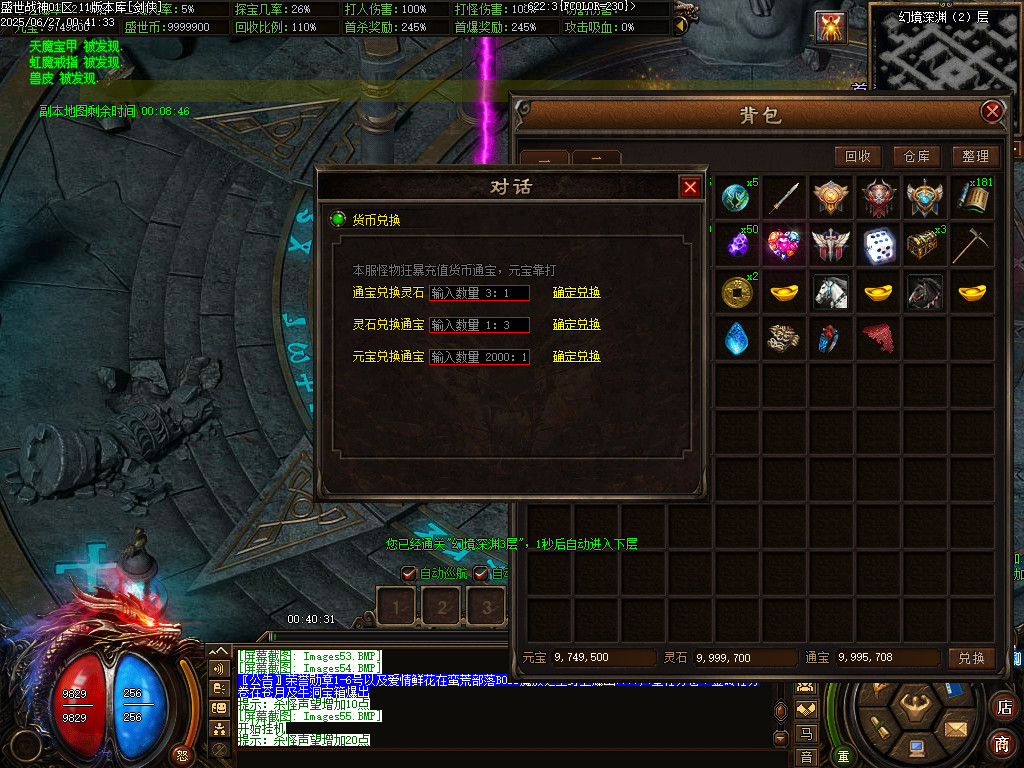Close the 对话 dialog window

tap(690, 187)
